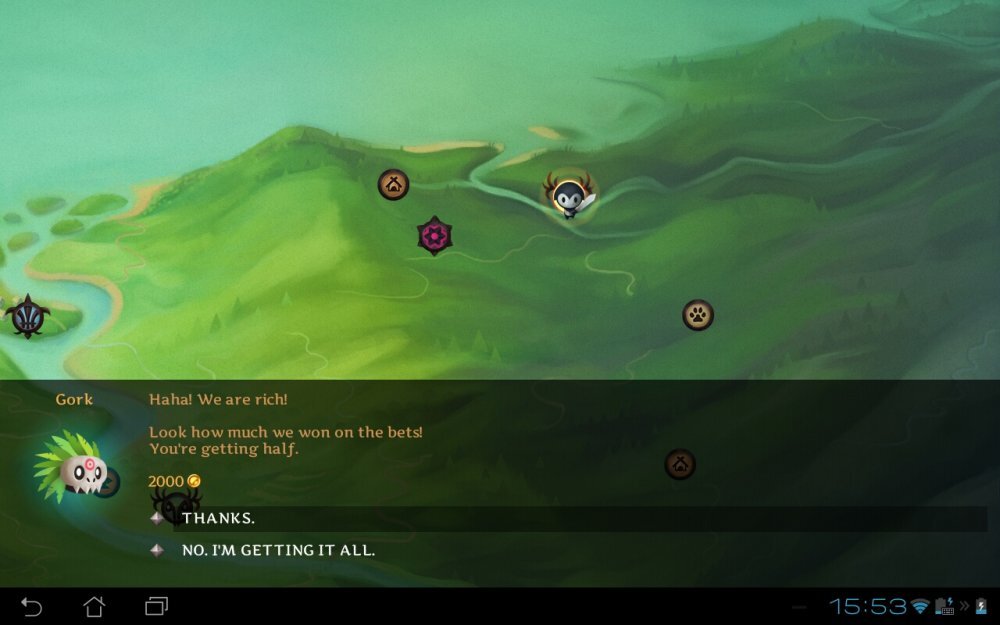Tap the Android back button

(32, 606)
